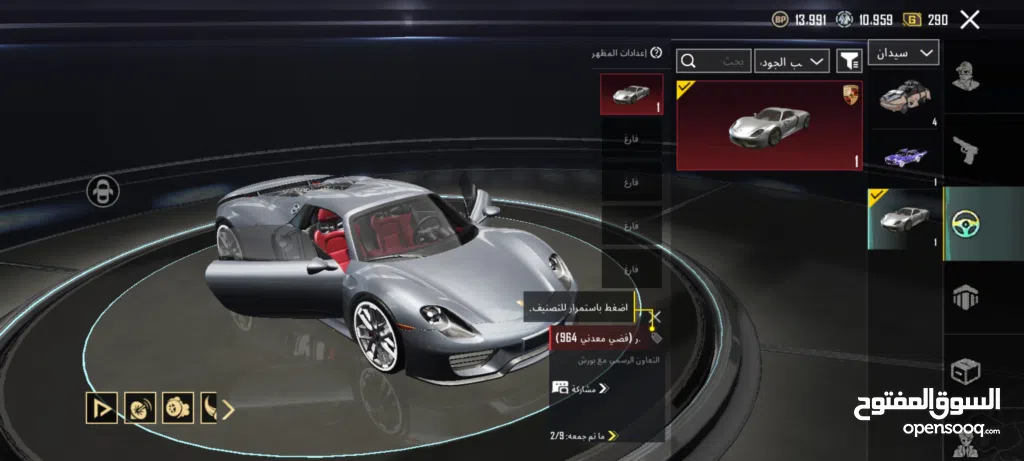Image resolution: width=1024 pixels, height=461 pixels.
Task: Open the سيدان vehicle type dropdown
Action: [x=903, y=52]
